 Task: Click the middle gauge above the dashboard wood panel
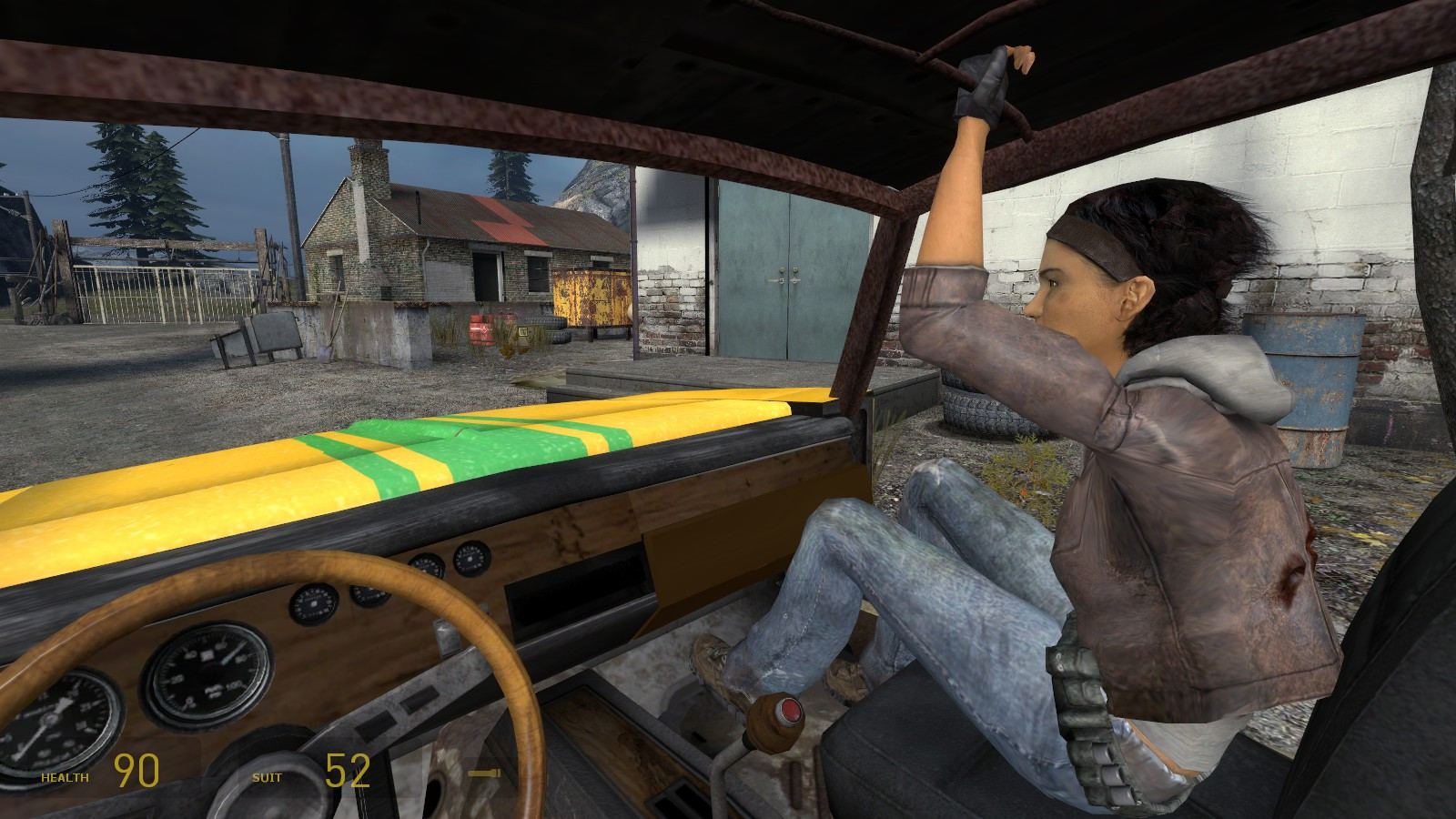369,596
